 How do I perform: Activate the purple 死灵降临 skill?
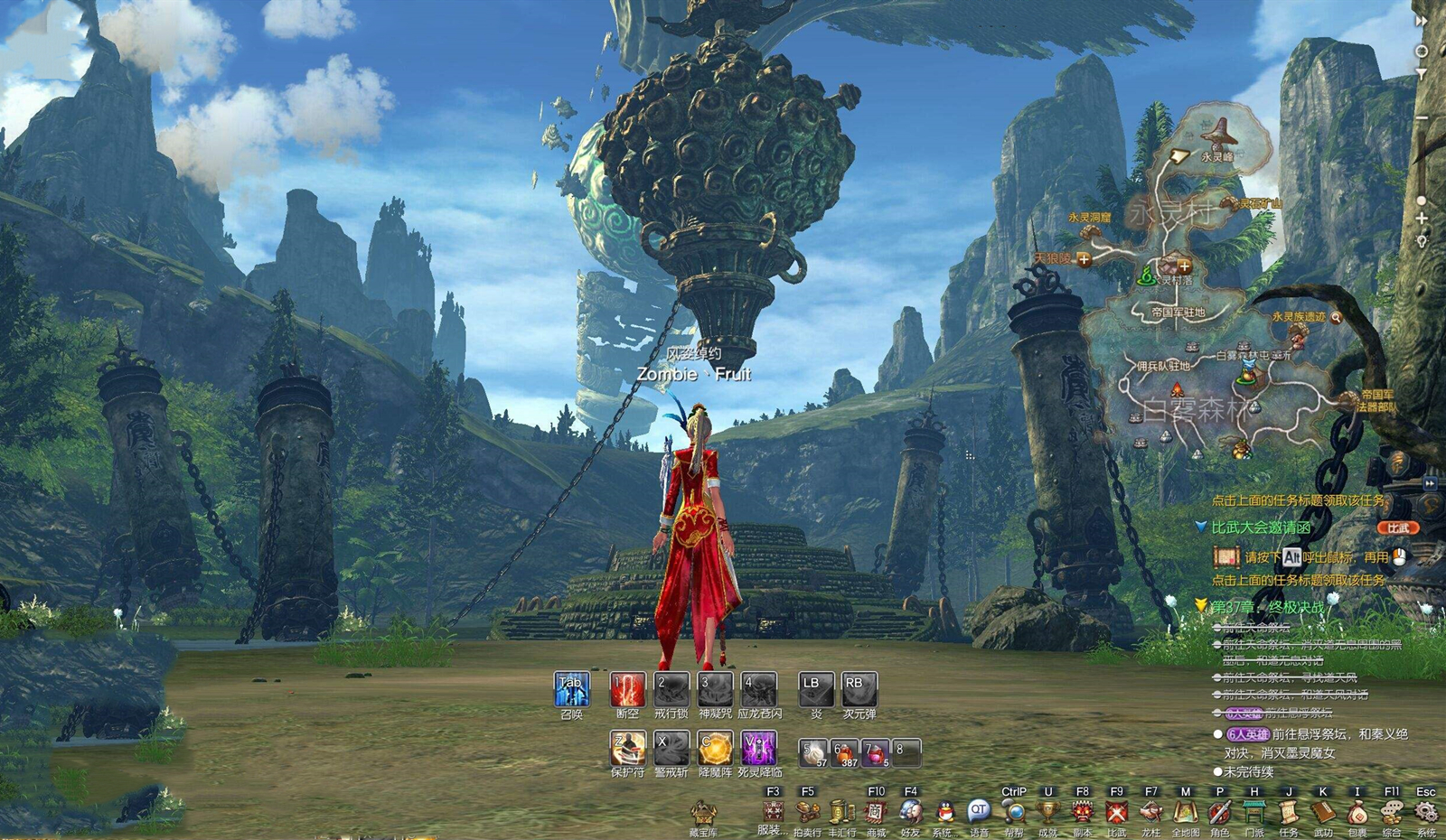coord(759,748)
